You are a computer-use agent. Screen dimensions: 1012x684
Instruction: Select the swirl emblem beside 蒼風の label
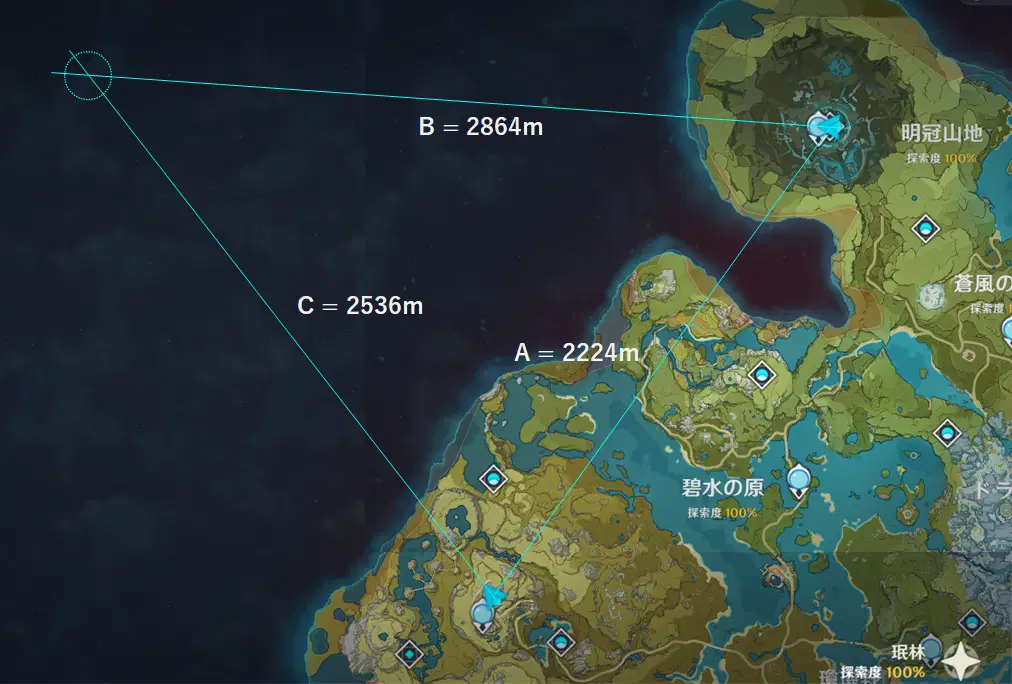click(933, 295)
